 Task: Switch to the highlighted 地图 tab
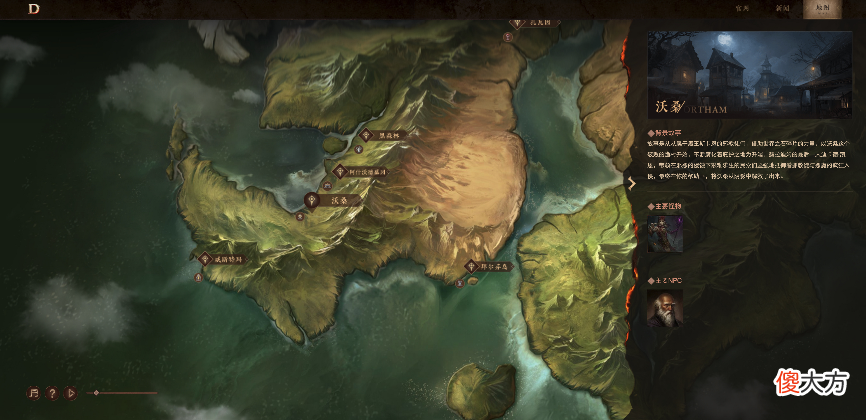(x=822, y=8)
